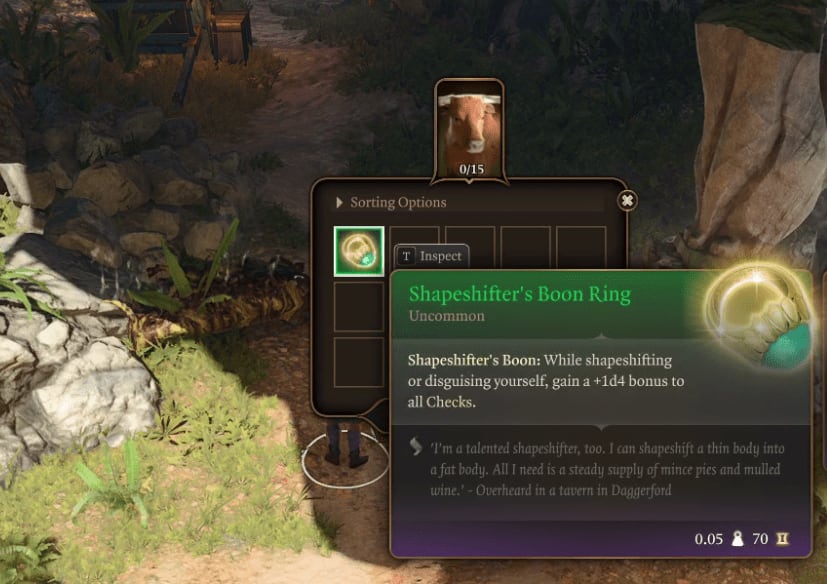Image resolution: width=827 pixels, height=584 pixels.
Task: Select the ox portrait above the inventory
Action: 470,124
